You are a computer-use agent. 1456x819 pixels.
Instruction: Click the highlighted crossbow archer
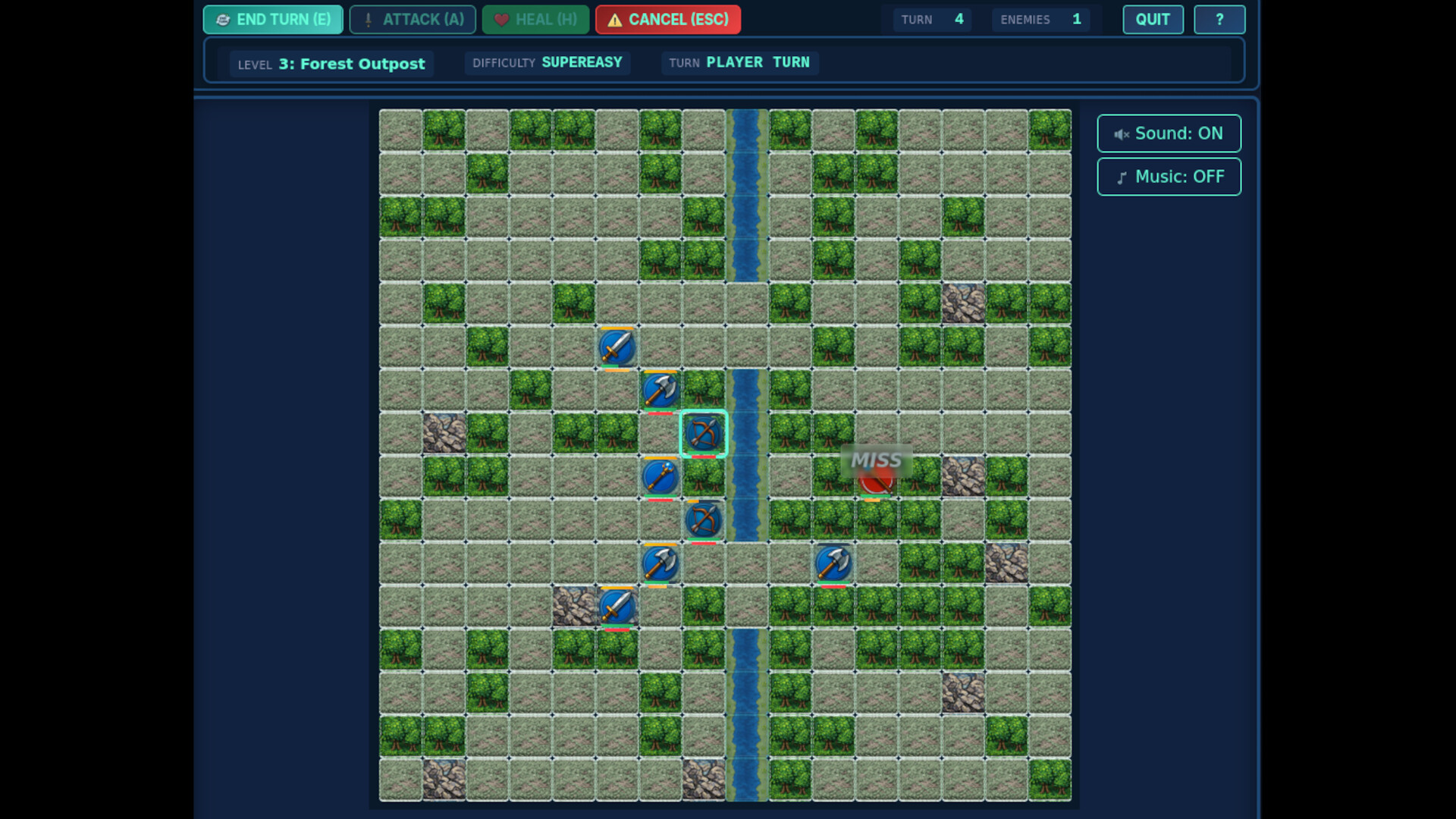click(703, 434)
